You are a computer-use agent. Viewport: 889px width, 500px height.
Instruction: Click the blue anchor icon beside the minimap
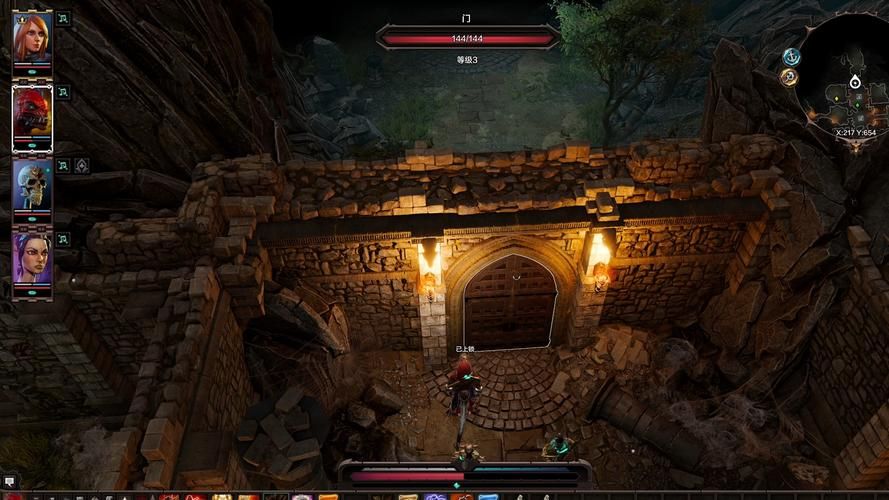pyautogui.click(x=792, y=57)
